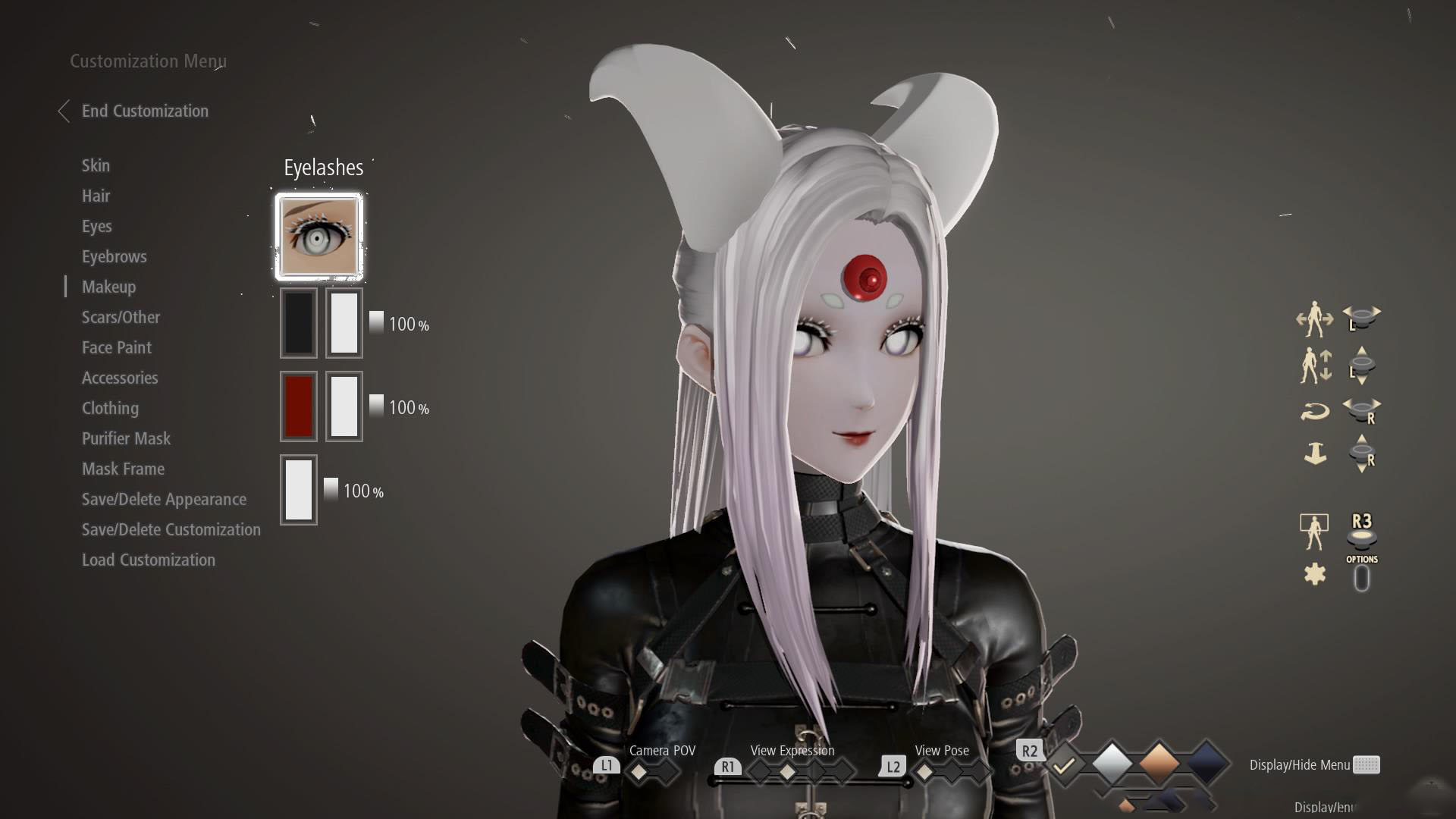This screenshot has height=819, width=1456.
Task: Select the Makeup category
Action: pyautogui.click(x=108, y=287)
